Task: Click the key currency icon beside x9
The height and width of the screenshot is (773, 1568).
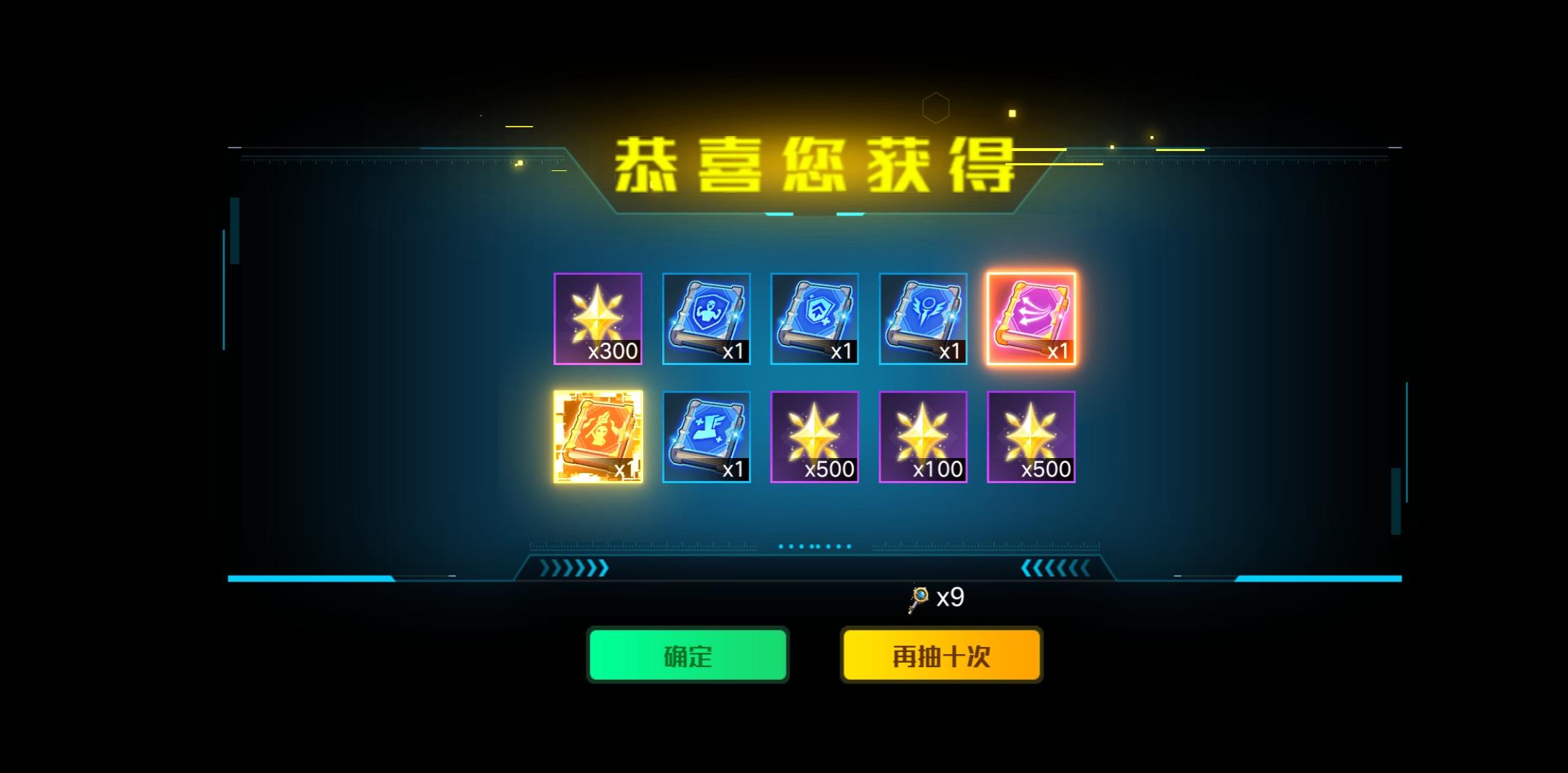Action: (919, 597)
